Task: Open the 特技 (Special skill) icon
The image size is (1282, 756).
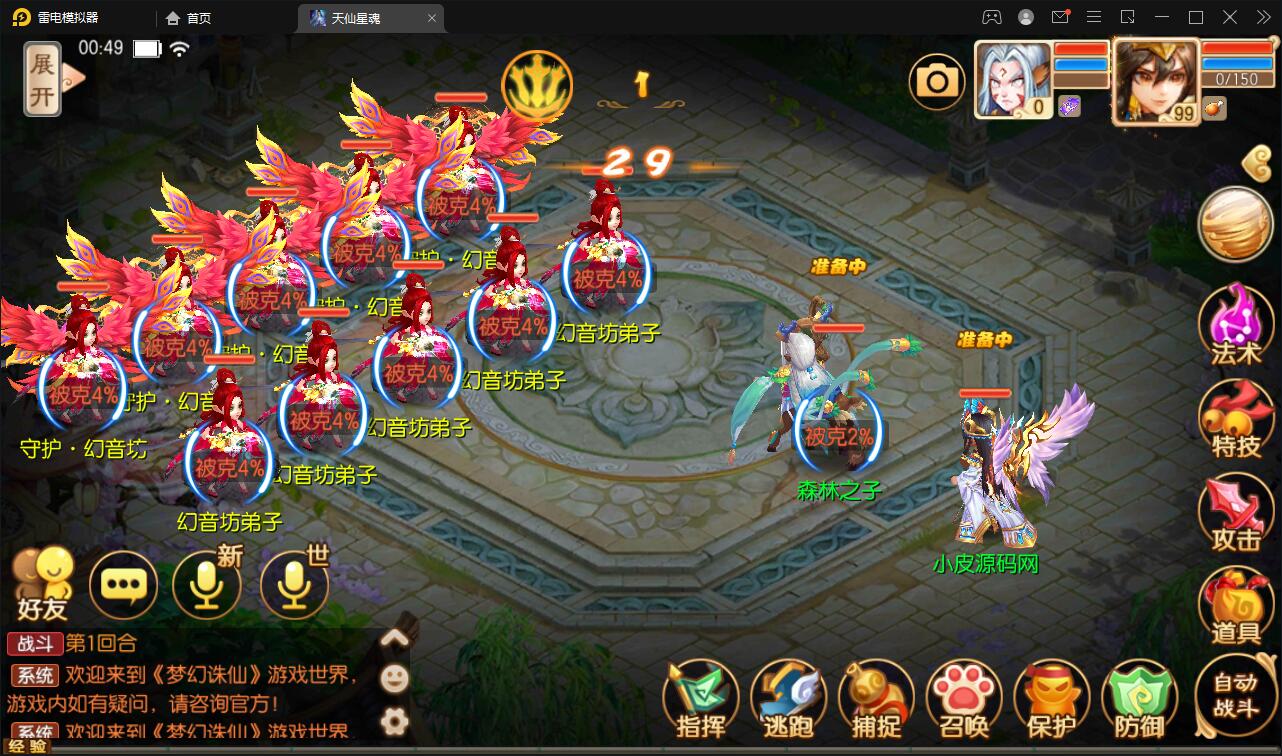Action: (1236, 420)
